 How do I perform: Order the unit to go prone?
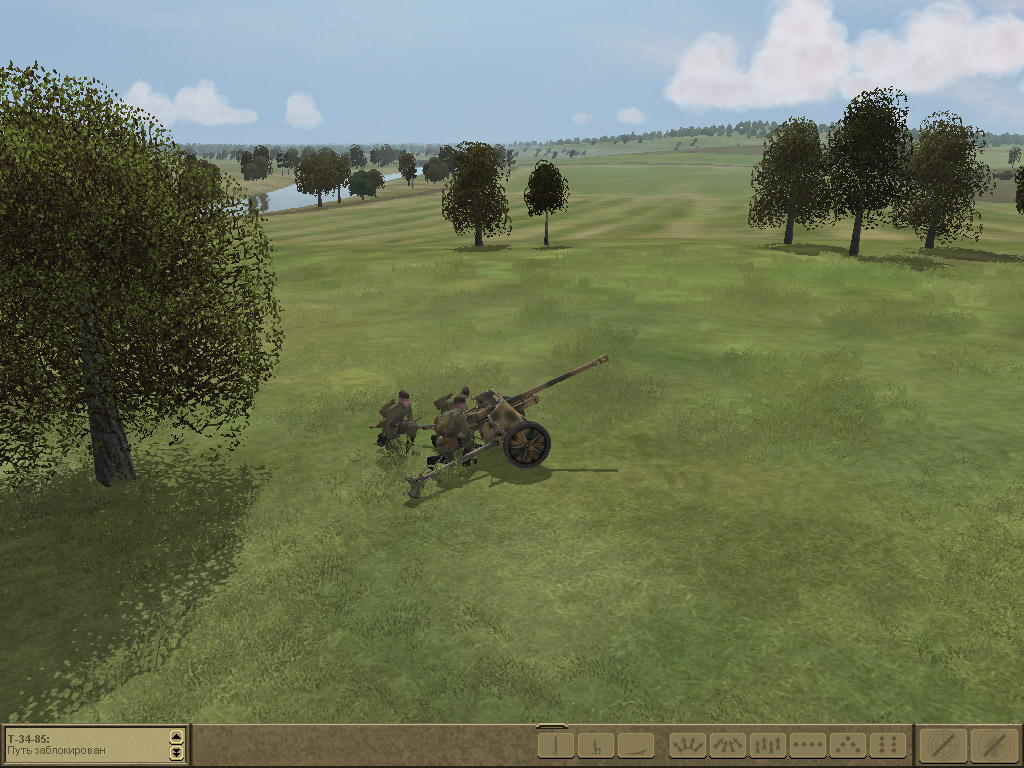(635, 745)
